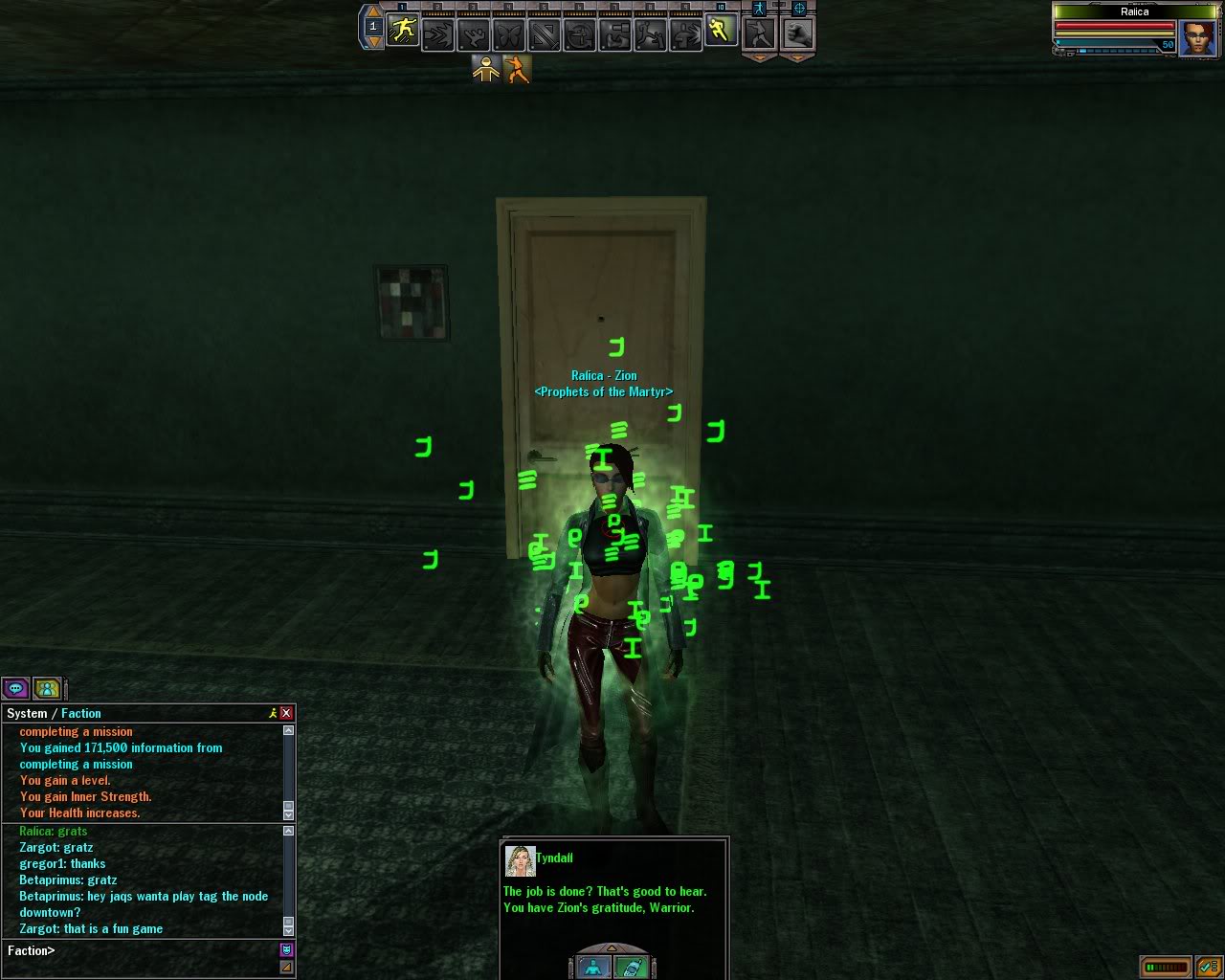Select the grey martial arts stance icon
Viewport: 1225px width, 980px height.
759,34
